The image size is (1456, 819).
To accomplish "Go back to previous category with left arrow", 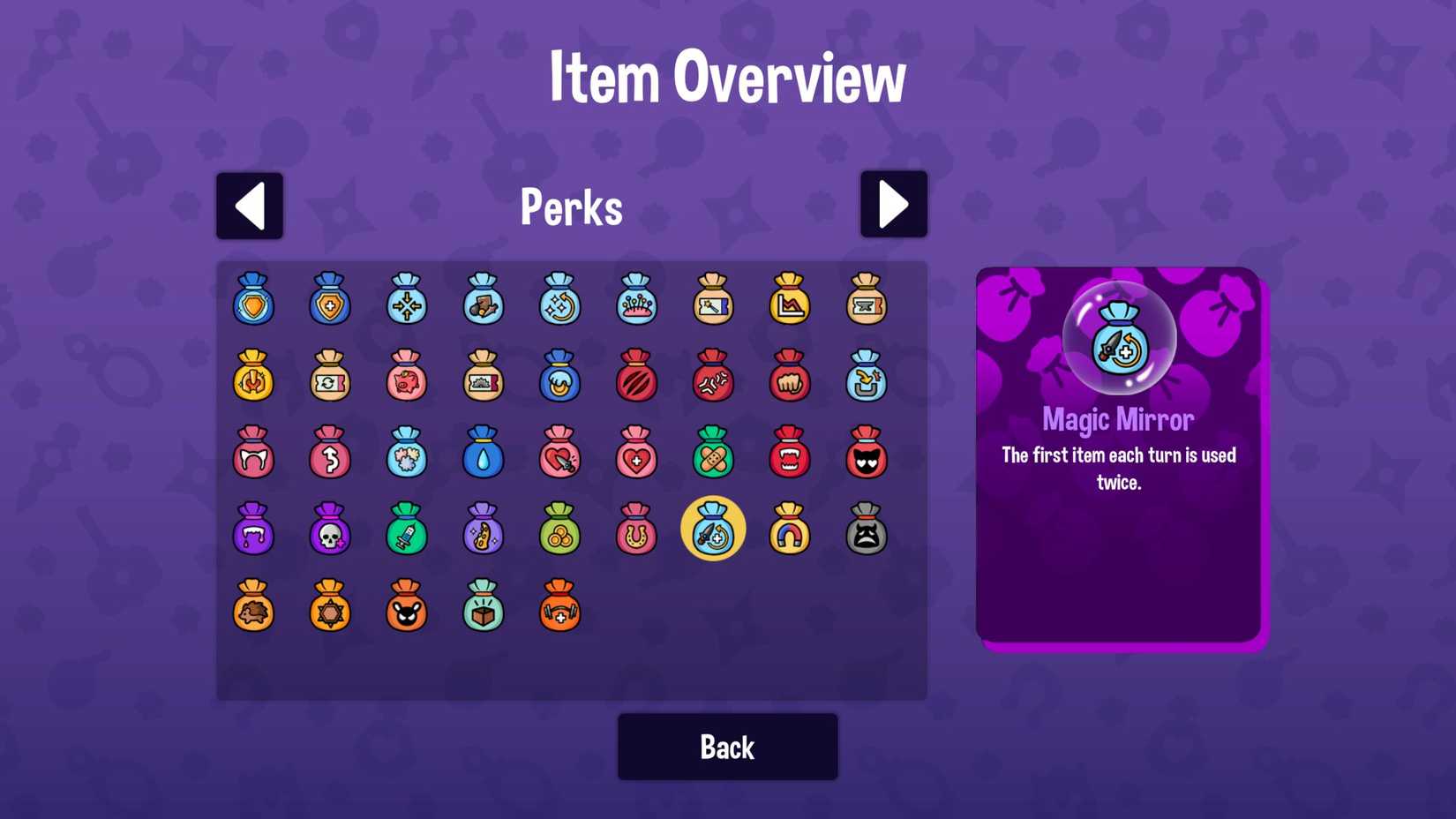I will (x=250, y=204).
